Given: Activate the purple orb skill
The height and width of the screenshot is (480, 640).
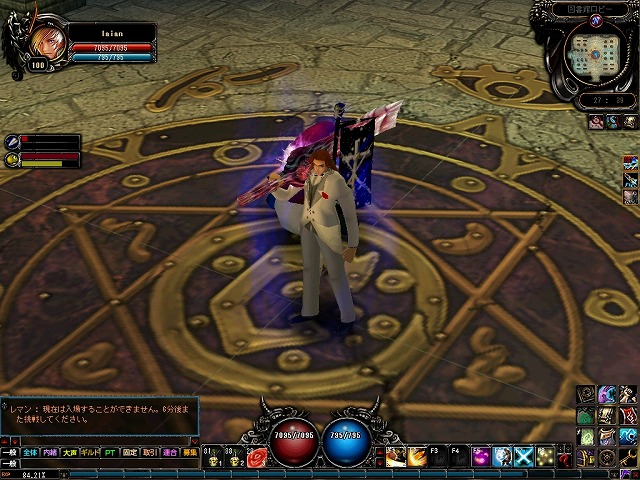Looking at the screenshot, I should [480, 457].
